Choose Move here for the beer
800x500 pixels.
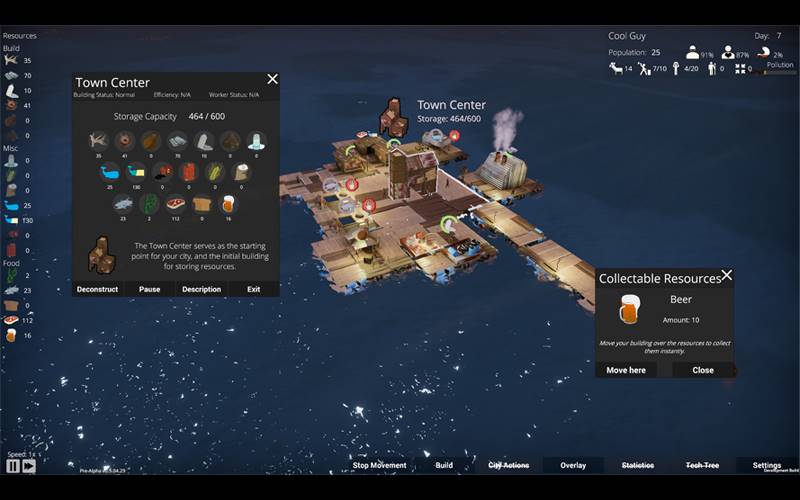(x=626, y=370)
